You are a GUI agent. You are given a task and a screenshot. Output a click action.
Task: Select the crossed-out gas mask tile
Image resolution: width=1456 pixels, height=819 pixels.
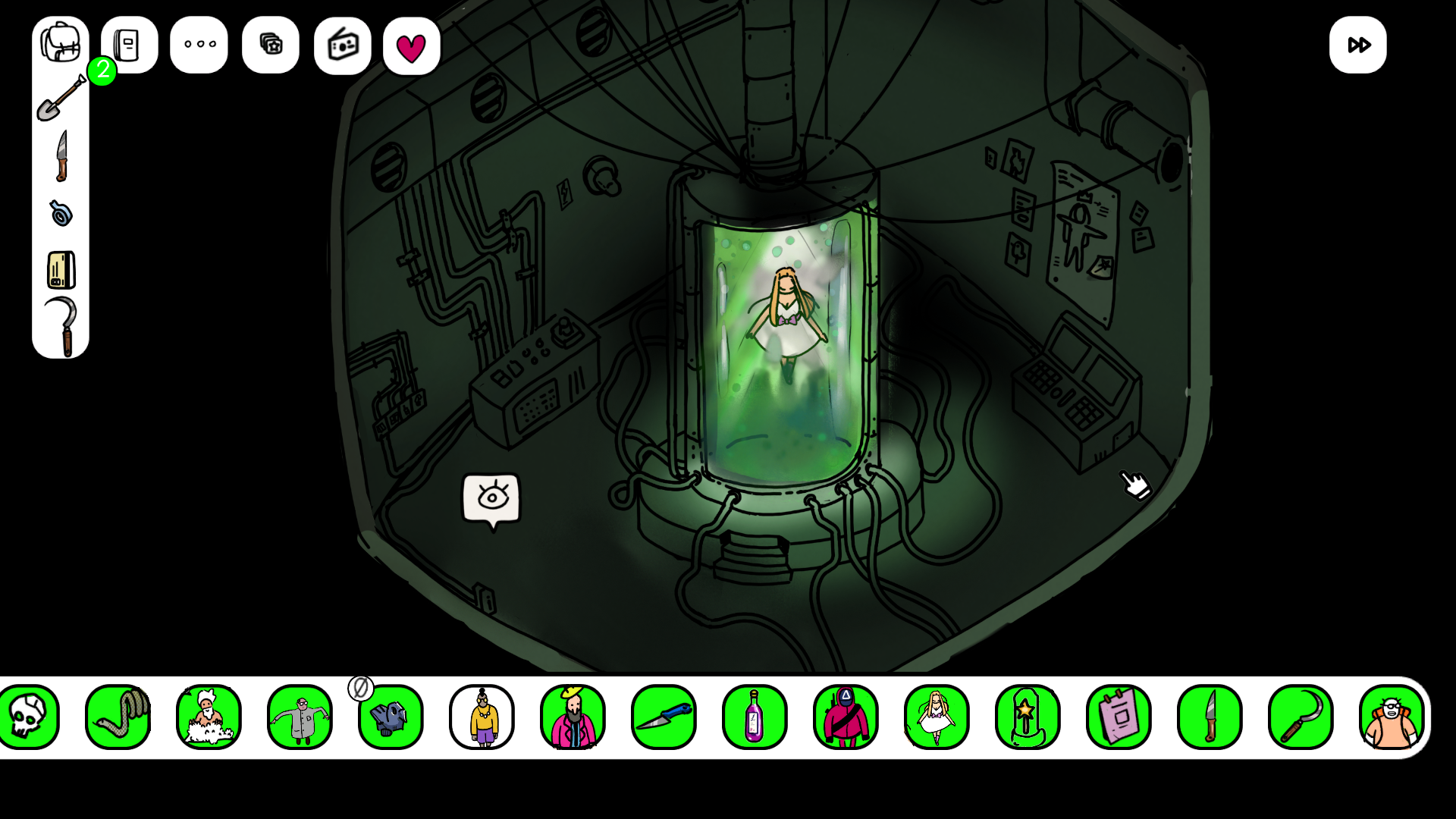(391, 717)
